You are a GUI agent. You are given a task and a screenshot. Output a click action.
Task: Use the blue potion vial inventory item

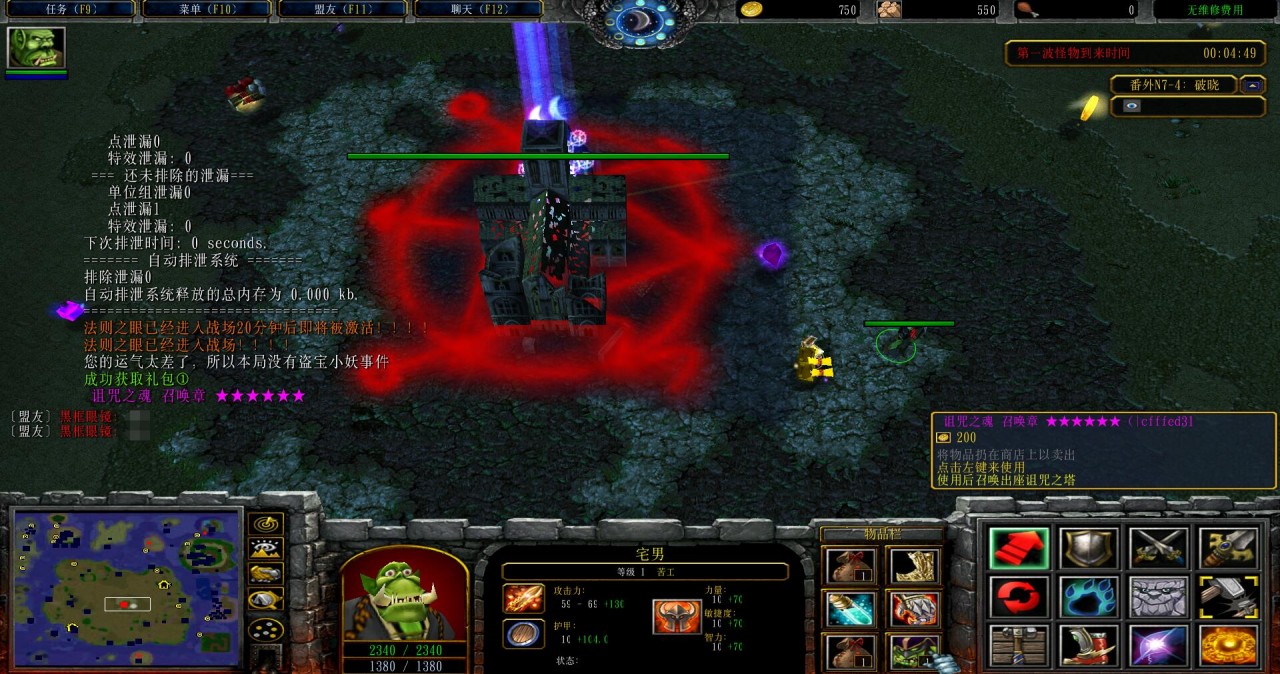click(851, 608)
